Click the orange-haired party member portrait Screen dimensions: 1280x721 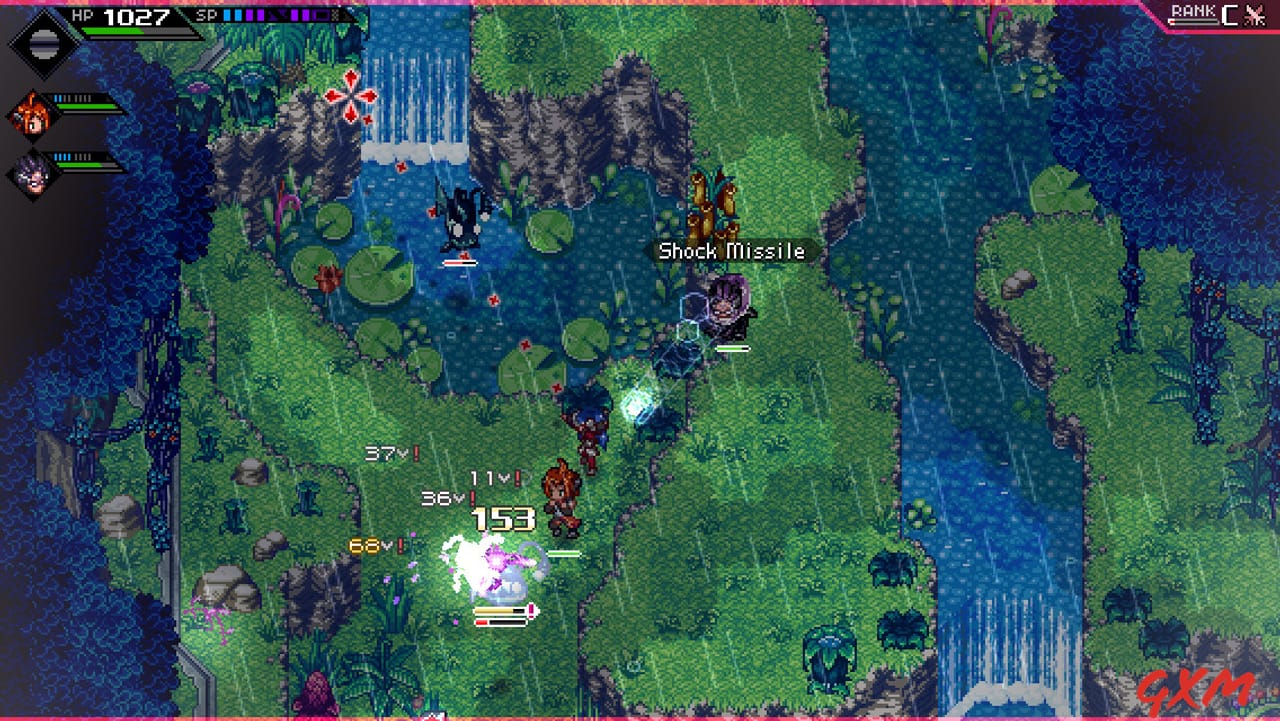coord(32,117)
